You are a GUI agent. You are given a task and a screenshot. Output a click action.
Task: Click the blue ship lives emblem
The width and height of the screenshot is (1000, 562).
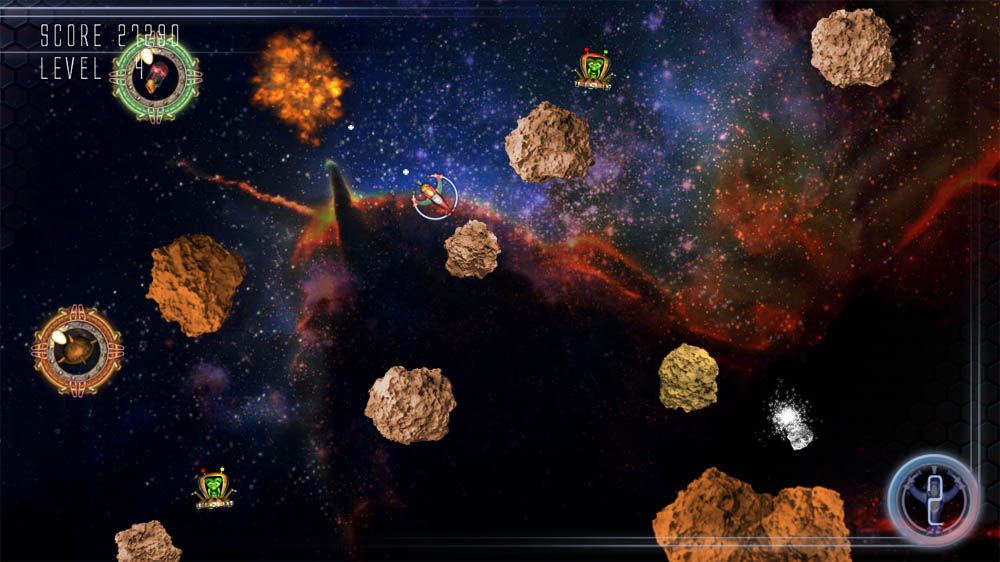933,499
